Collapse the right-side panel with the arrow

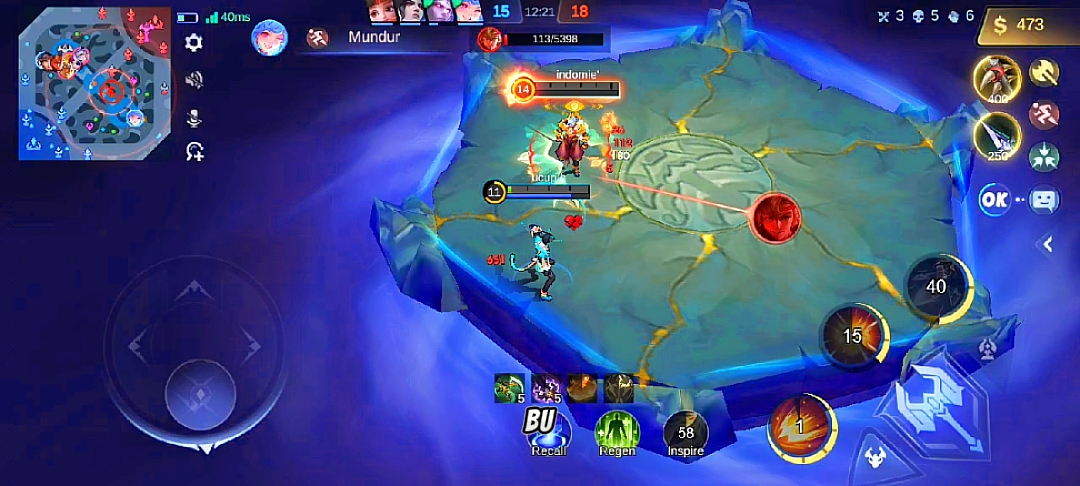click(x=1048, y=243)
